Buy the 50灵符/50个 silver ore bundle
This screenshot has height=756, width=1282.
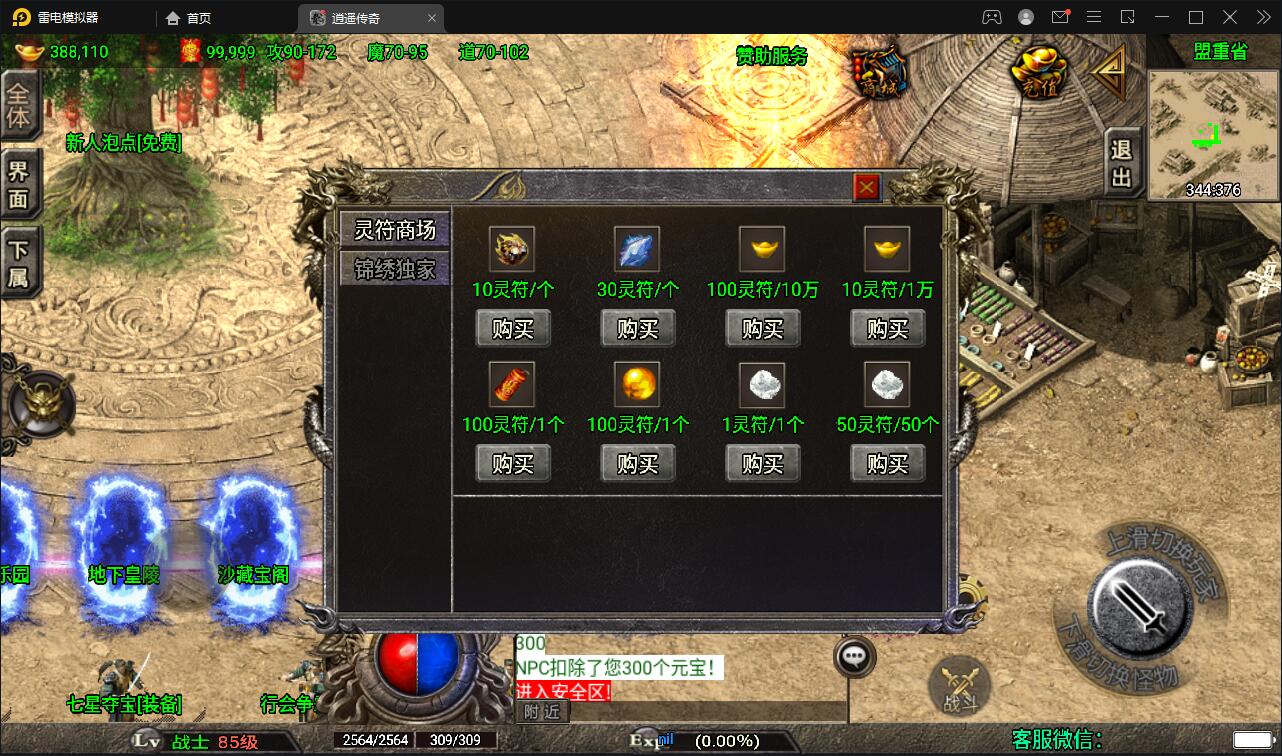point(887,464)
